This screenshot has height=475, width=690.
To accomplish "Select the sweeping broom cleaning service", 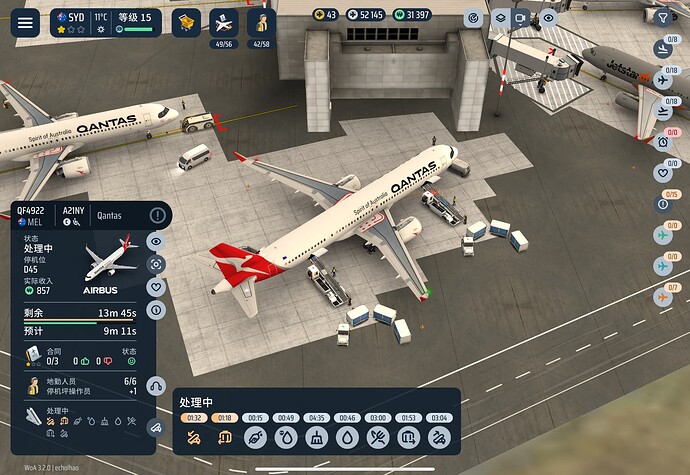I will 317,437.
